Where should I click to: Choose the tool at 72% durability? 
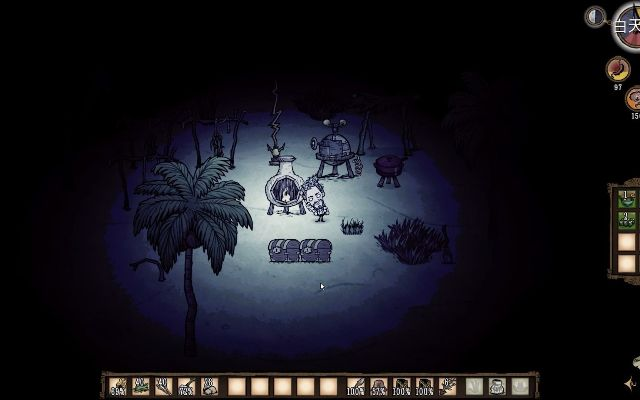[x=185, y=385]
